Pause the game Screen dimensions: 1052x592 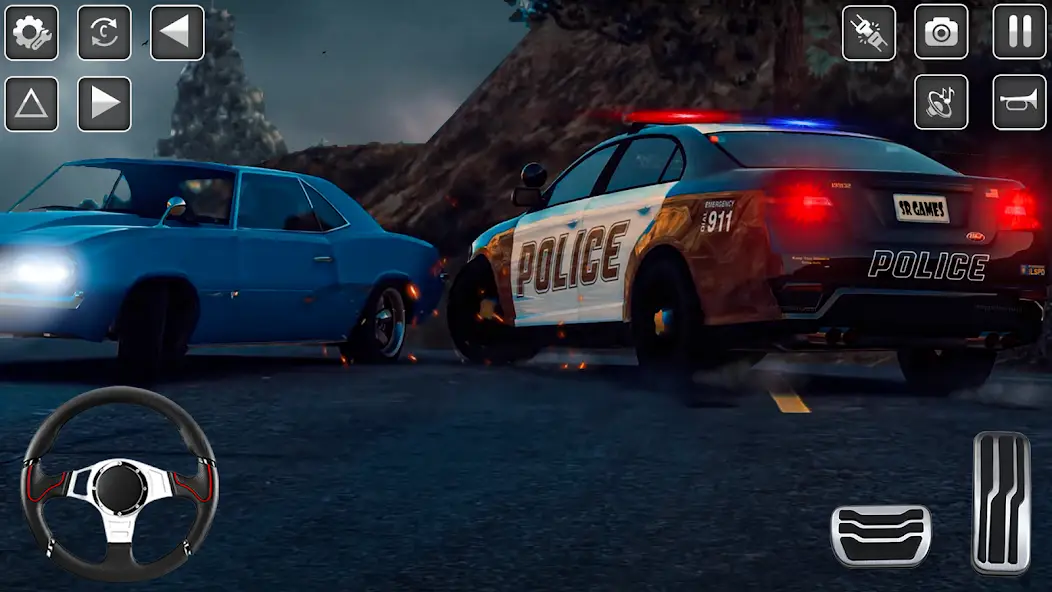click(1019, 33)
